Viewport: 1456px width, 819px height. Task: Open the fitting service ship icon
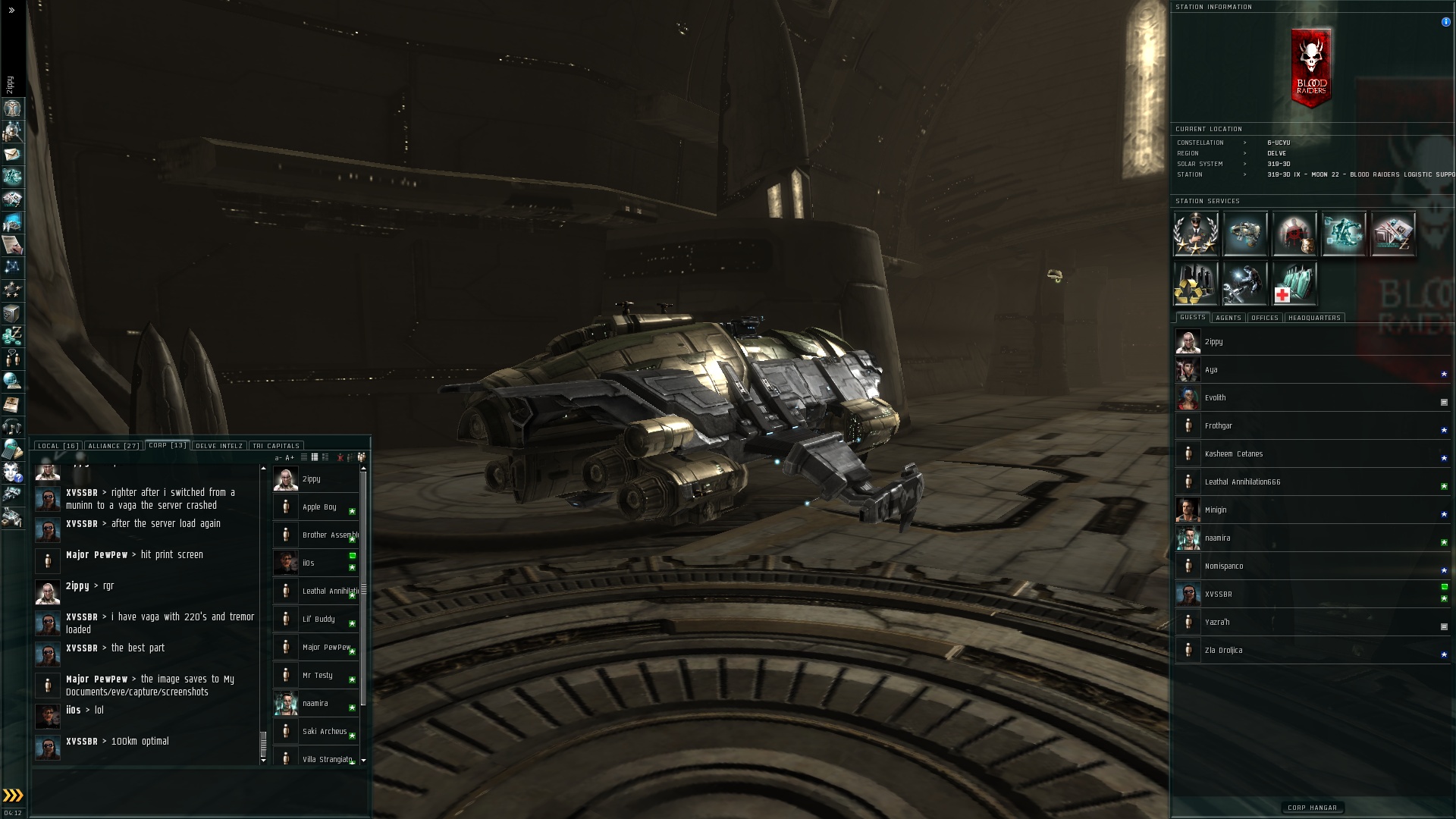1244,234
